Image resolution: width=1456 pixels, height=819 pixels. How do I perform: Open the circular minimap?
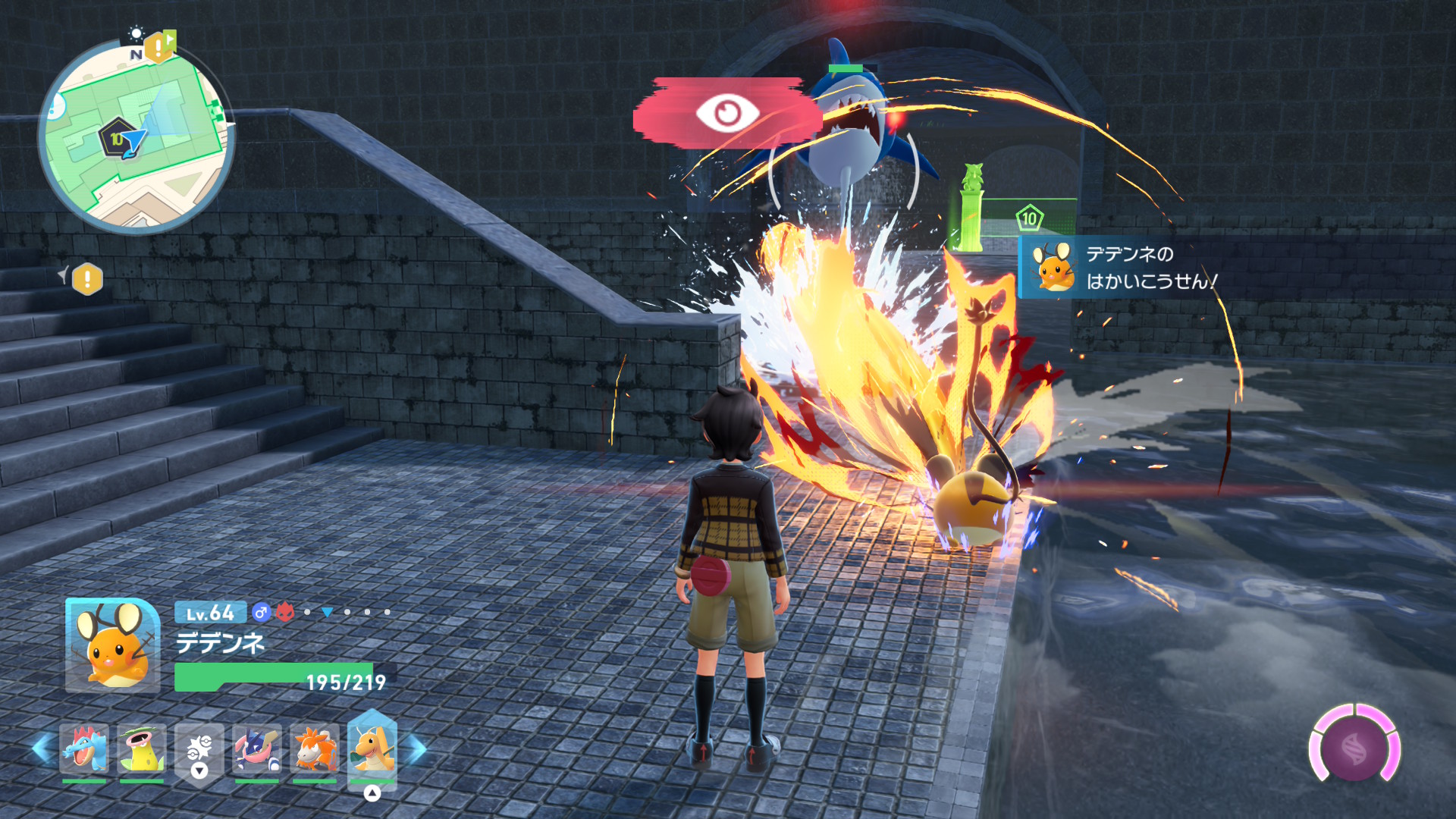coord(136,136)
